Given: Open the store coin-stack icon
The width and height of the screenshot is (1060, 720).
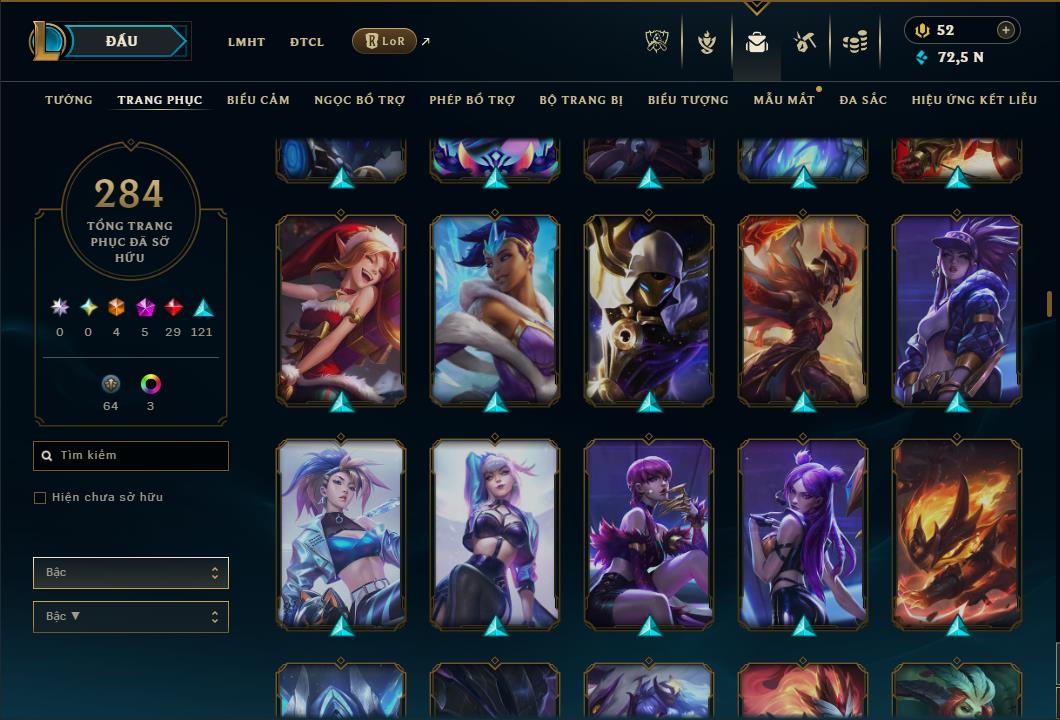Looking at the screenshot, I should 854,42.
